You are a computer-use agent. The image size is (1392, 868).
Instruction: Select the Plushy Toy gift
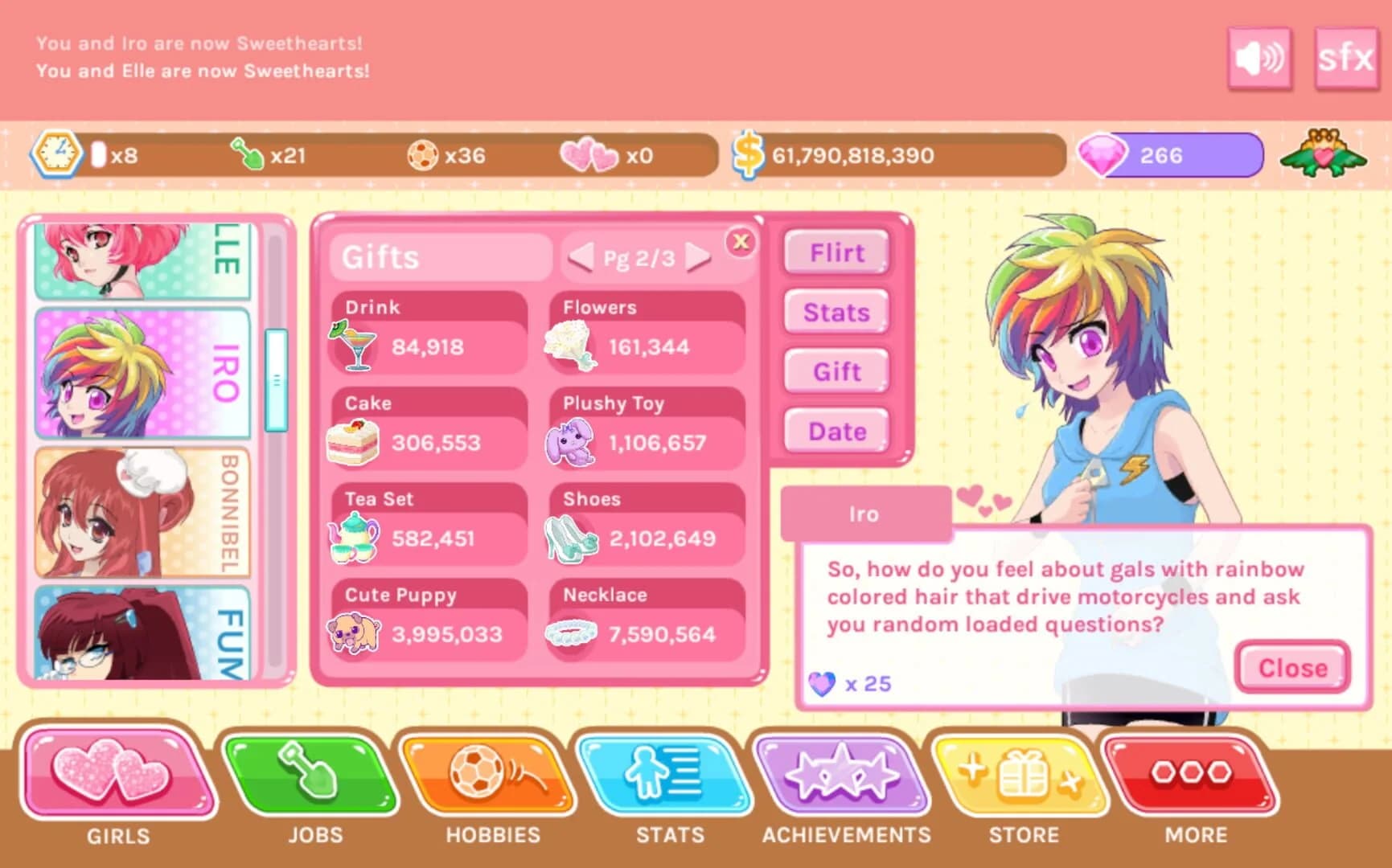tap(647, 426)
